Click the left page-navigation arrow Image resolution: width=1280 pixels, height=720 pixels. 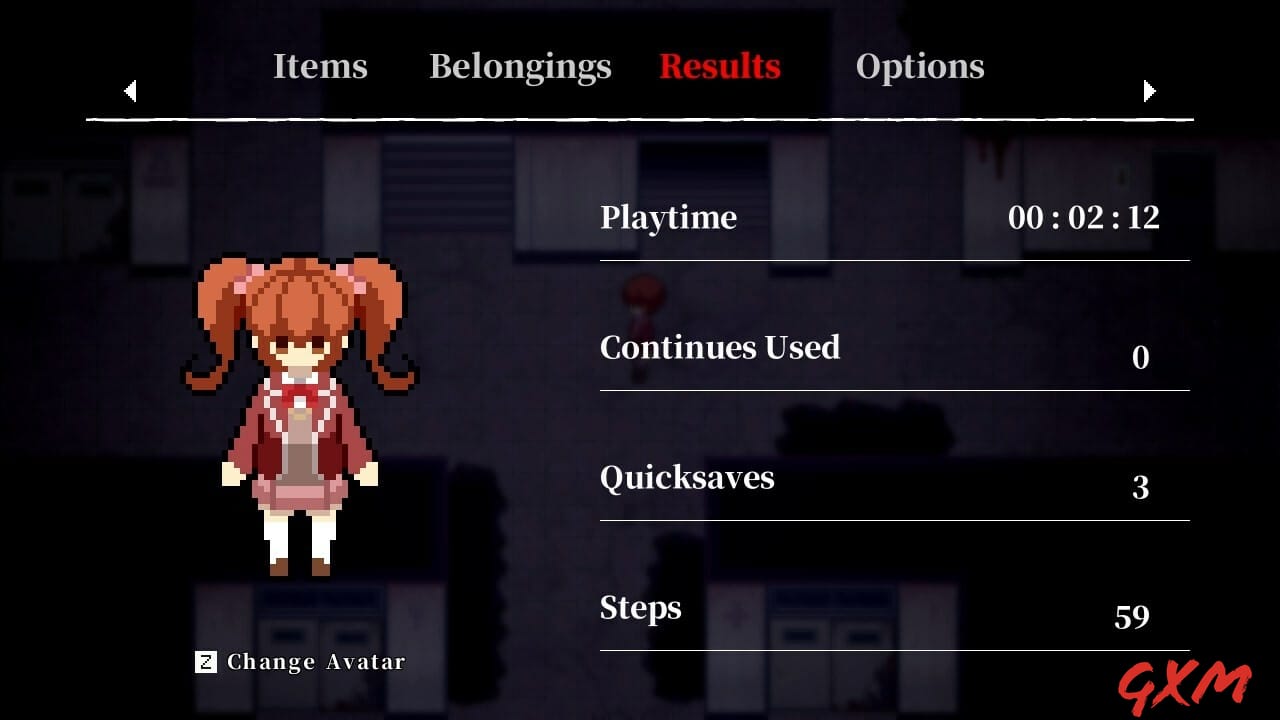130,91
